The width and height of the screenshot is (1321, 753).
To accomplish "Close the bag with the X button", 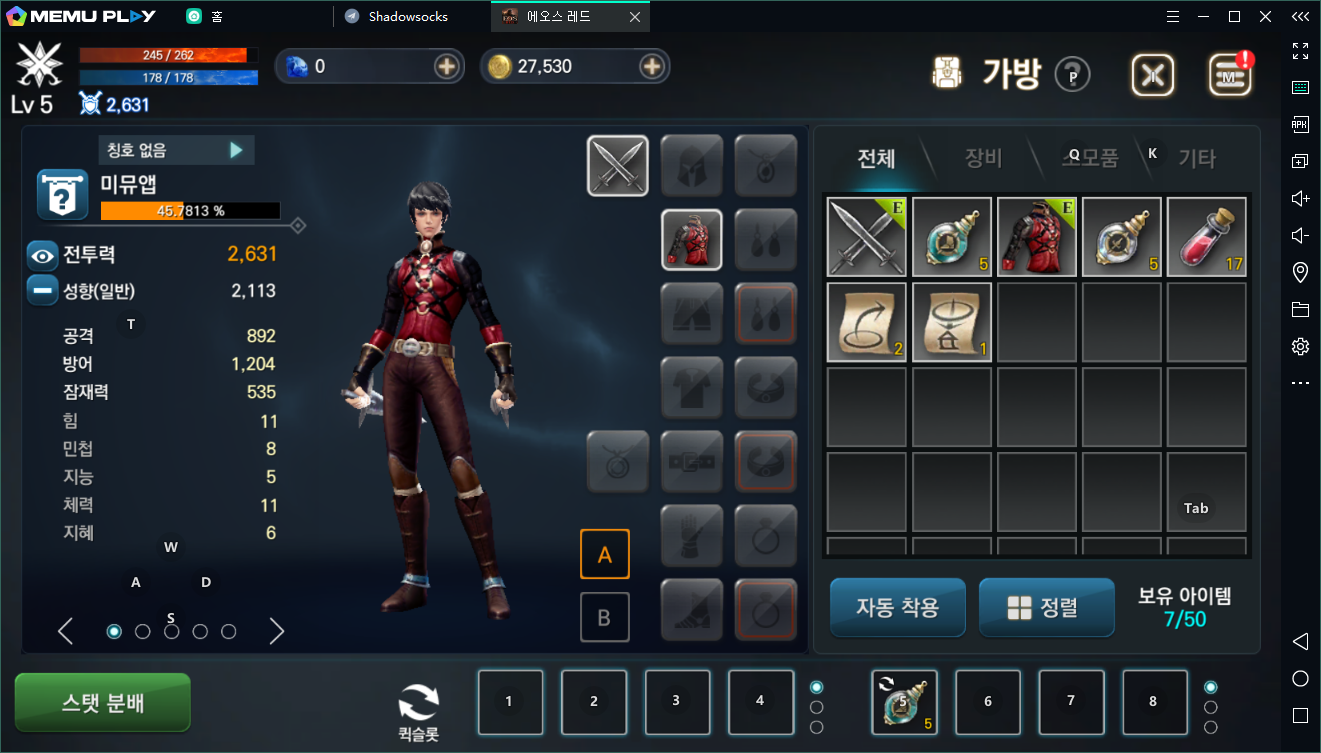I will [1153, 75].
